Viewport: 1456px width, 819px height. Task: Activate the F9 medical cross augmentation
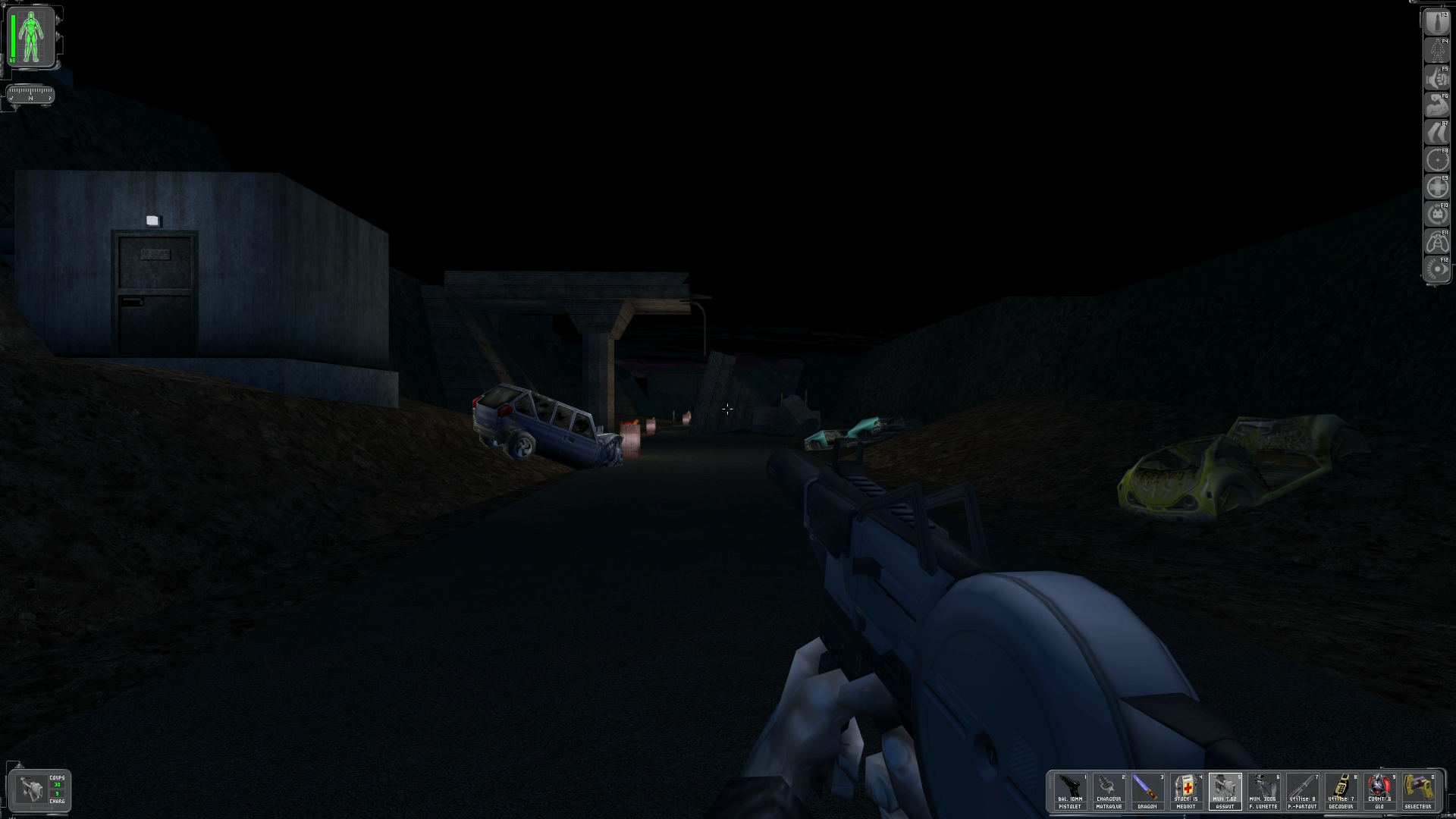(x=1436, y=187)
